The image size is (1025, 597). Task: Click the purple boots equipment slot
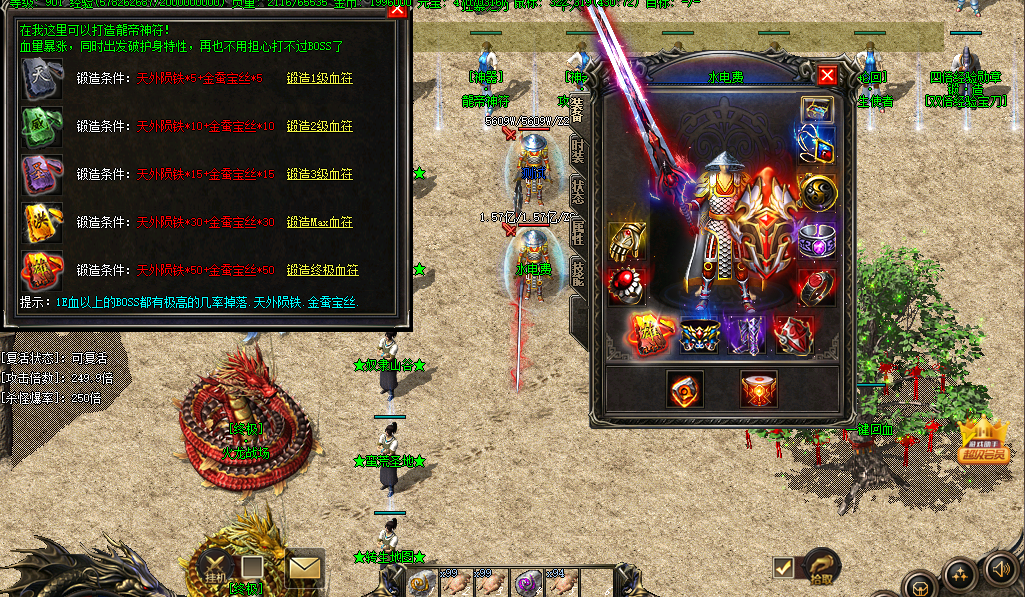[x=745, y=335]
